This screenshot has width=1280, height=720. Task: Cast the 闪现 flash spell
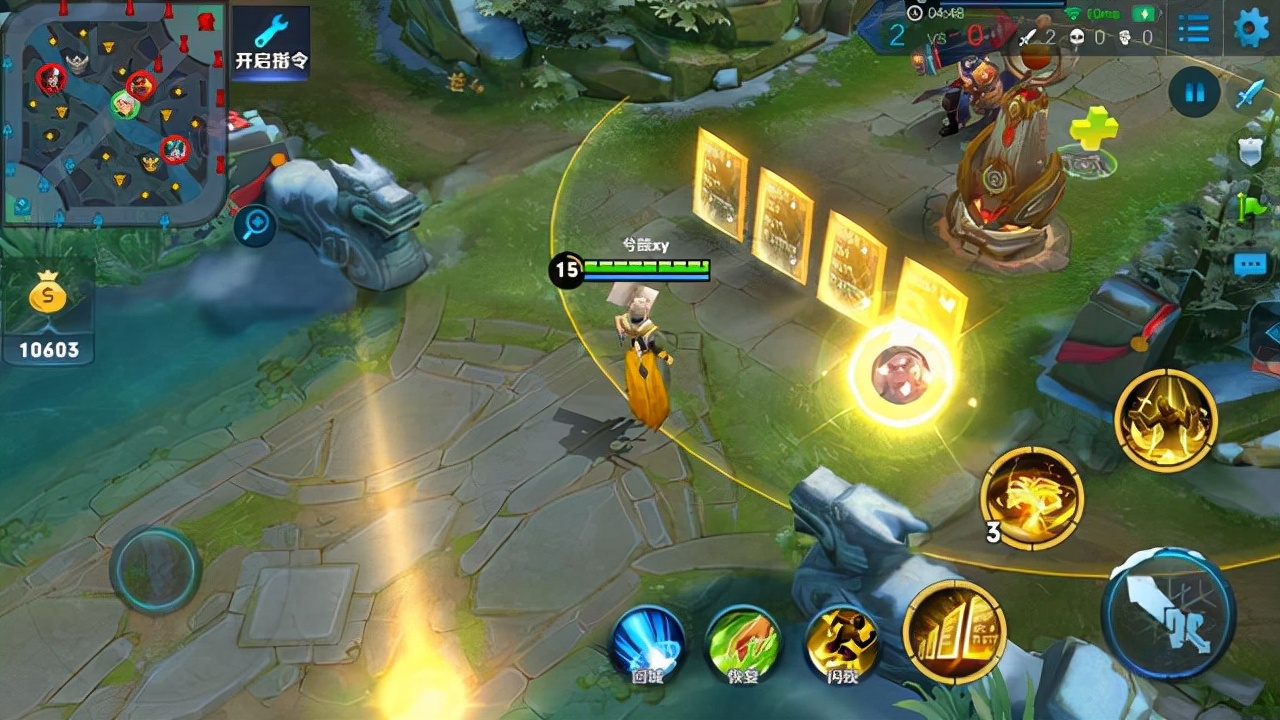pyautogui.click(x=841, y=642)
